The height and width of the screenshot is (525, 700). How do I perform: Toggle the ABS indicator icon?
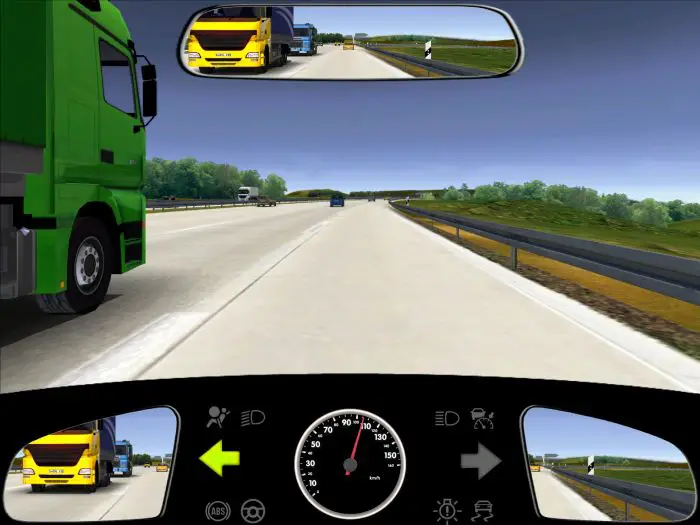click(216, 510)
